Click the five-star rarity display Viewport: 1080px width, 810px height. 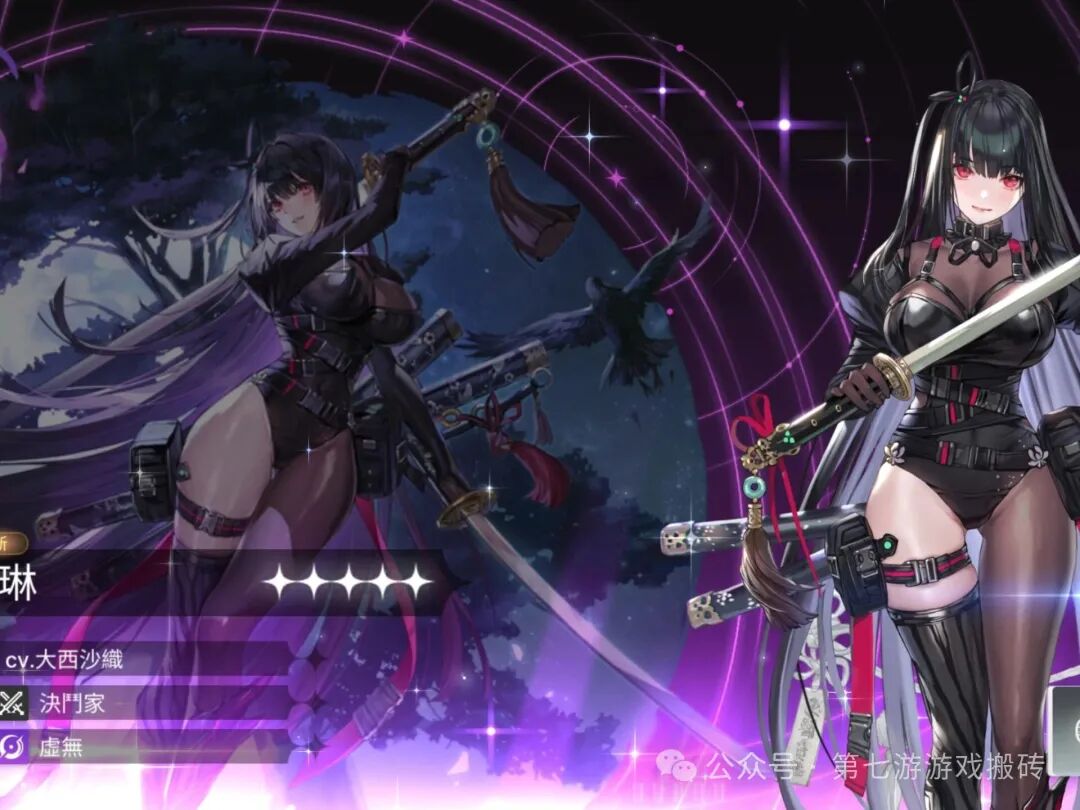point(348,581)
